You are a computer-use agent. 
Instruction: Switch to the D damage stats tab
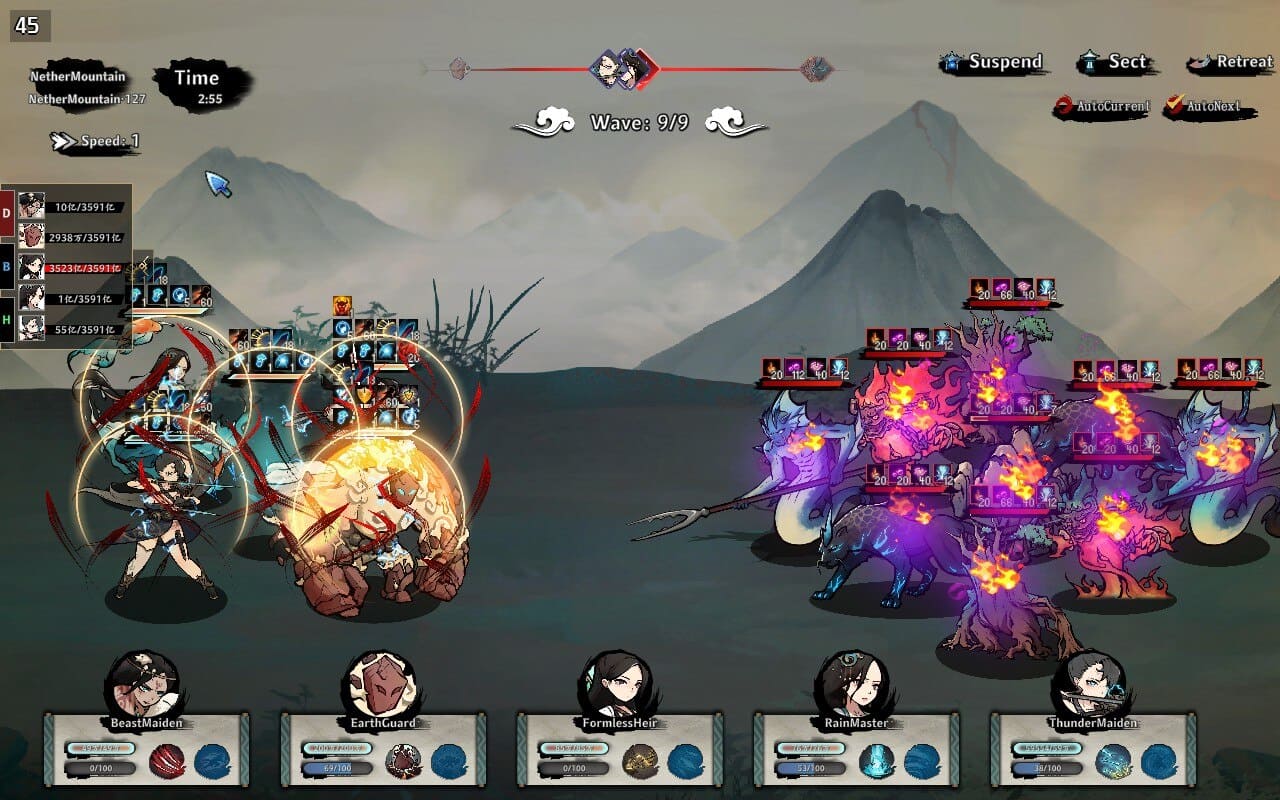point(7,213)
